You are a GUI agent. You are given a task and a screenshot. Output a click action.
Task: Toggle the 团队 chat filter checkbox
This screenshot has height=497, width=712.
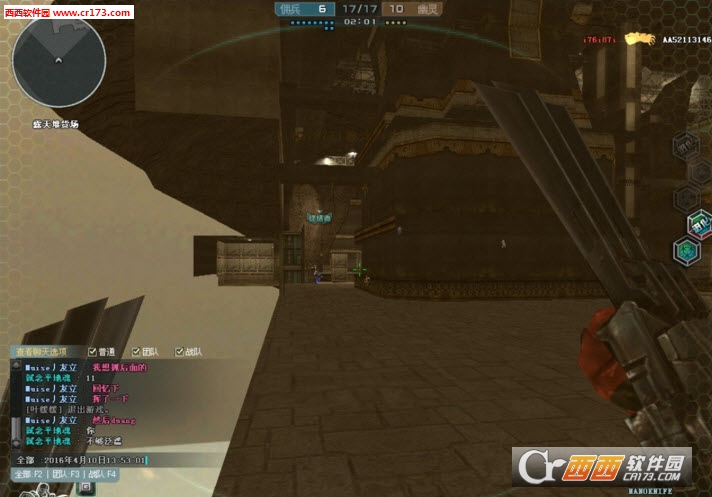point(136,352)
